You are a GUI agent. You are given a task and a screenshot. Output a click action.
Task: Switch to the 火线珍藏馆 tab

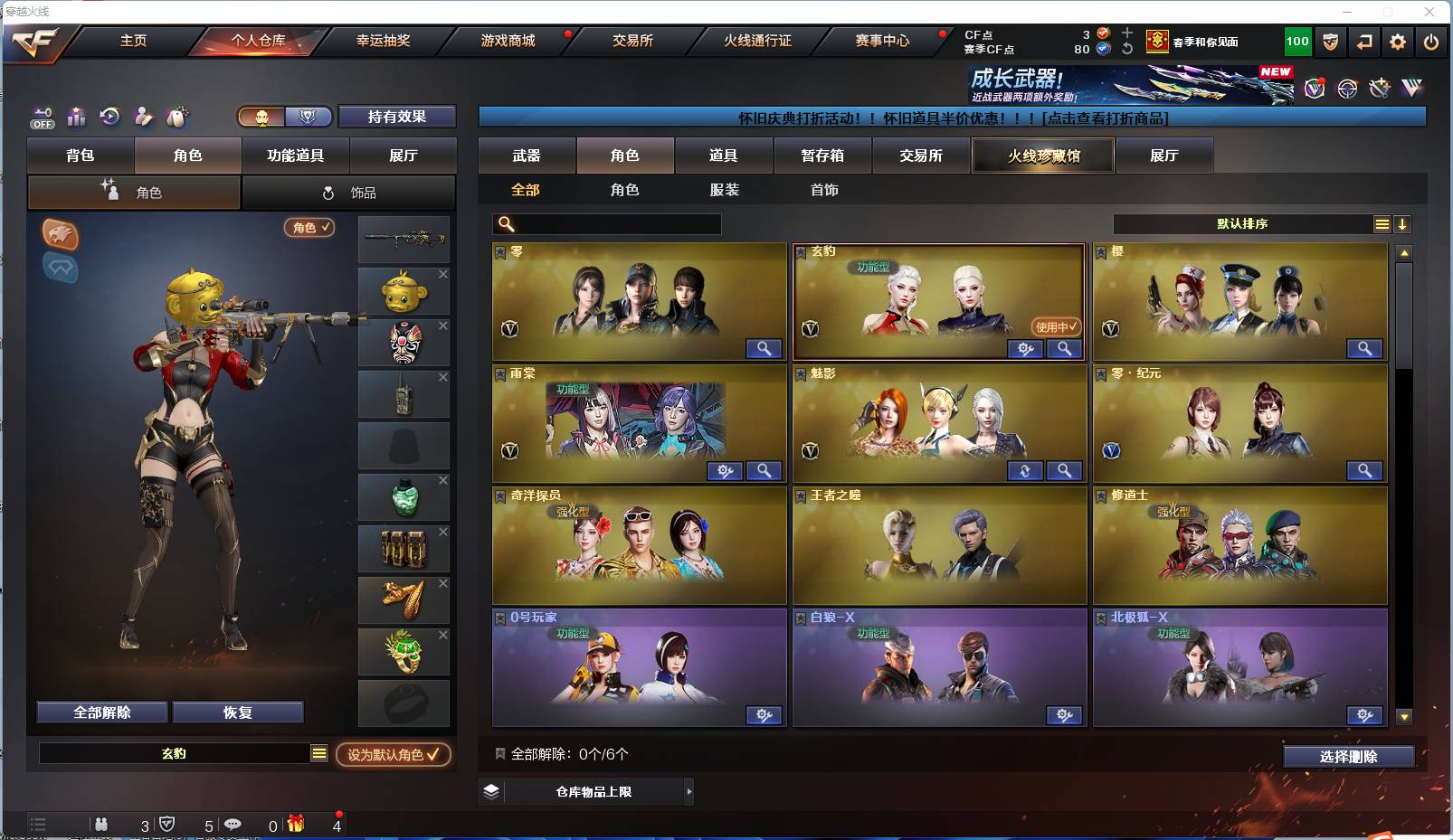[x=1042, y=156]
